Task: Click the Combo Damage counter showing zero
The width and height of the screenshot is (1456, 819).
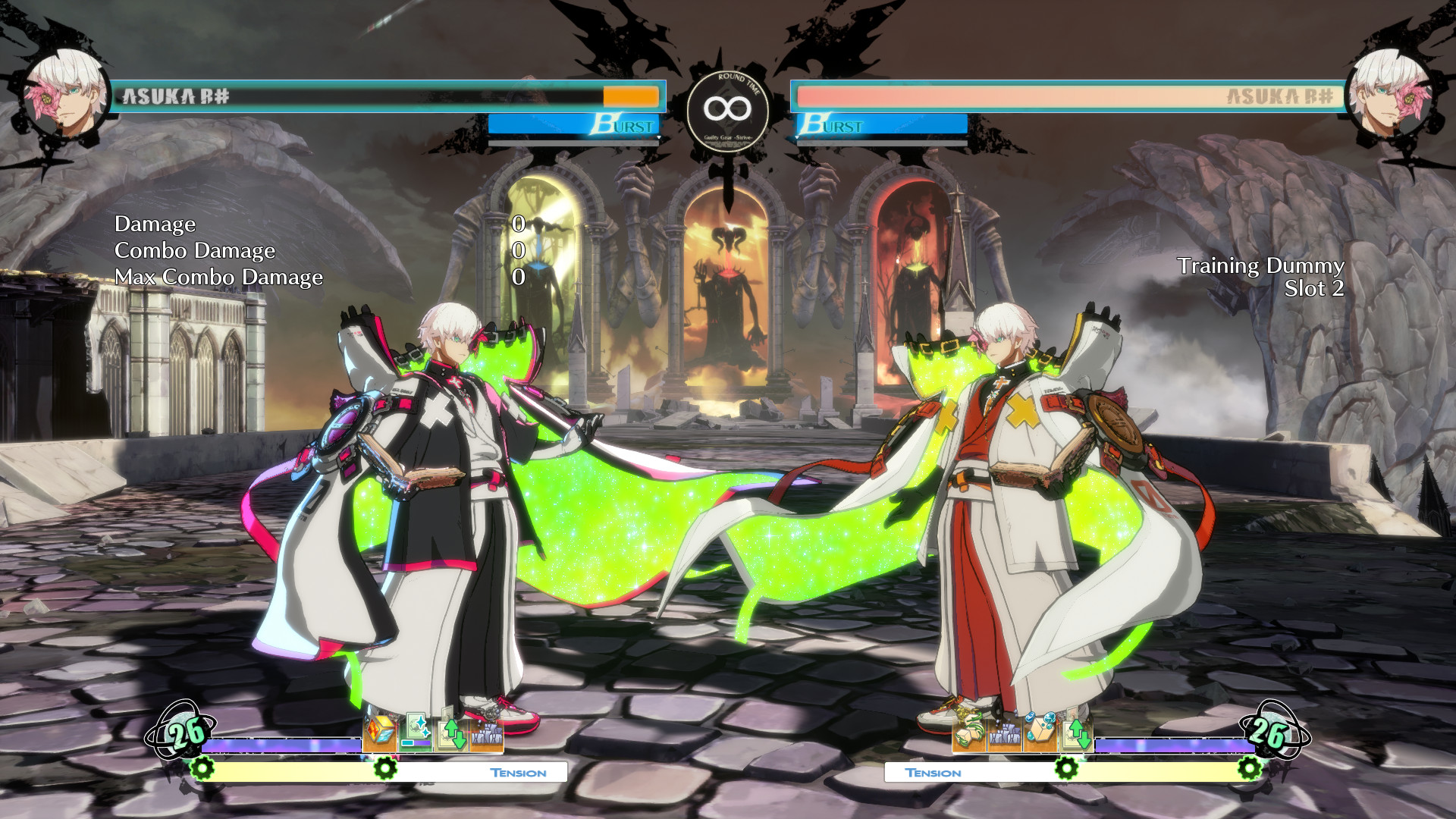Action: (519, 251)
